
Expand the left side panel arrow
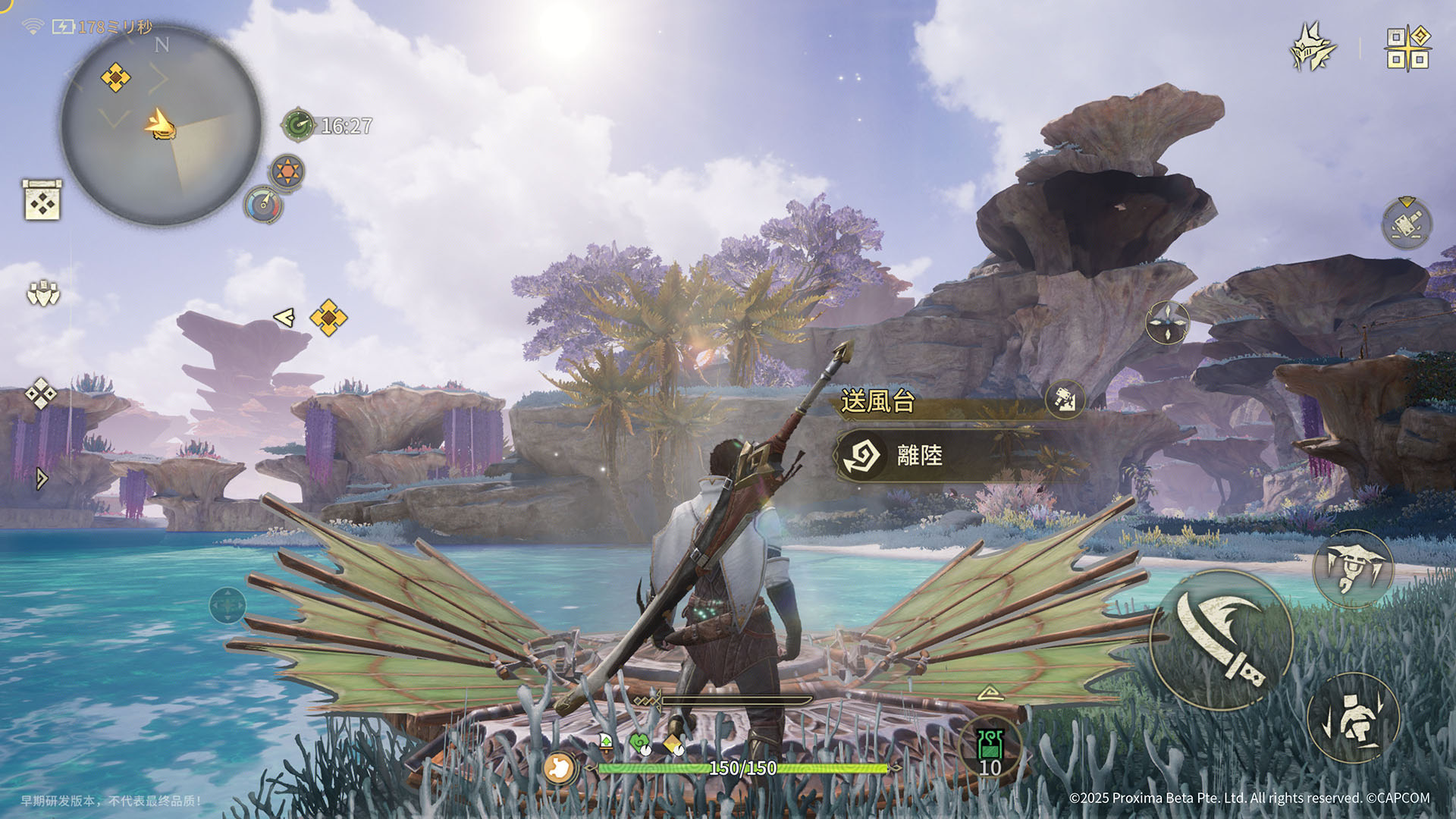tap(42, 478)
